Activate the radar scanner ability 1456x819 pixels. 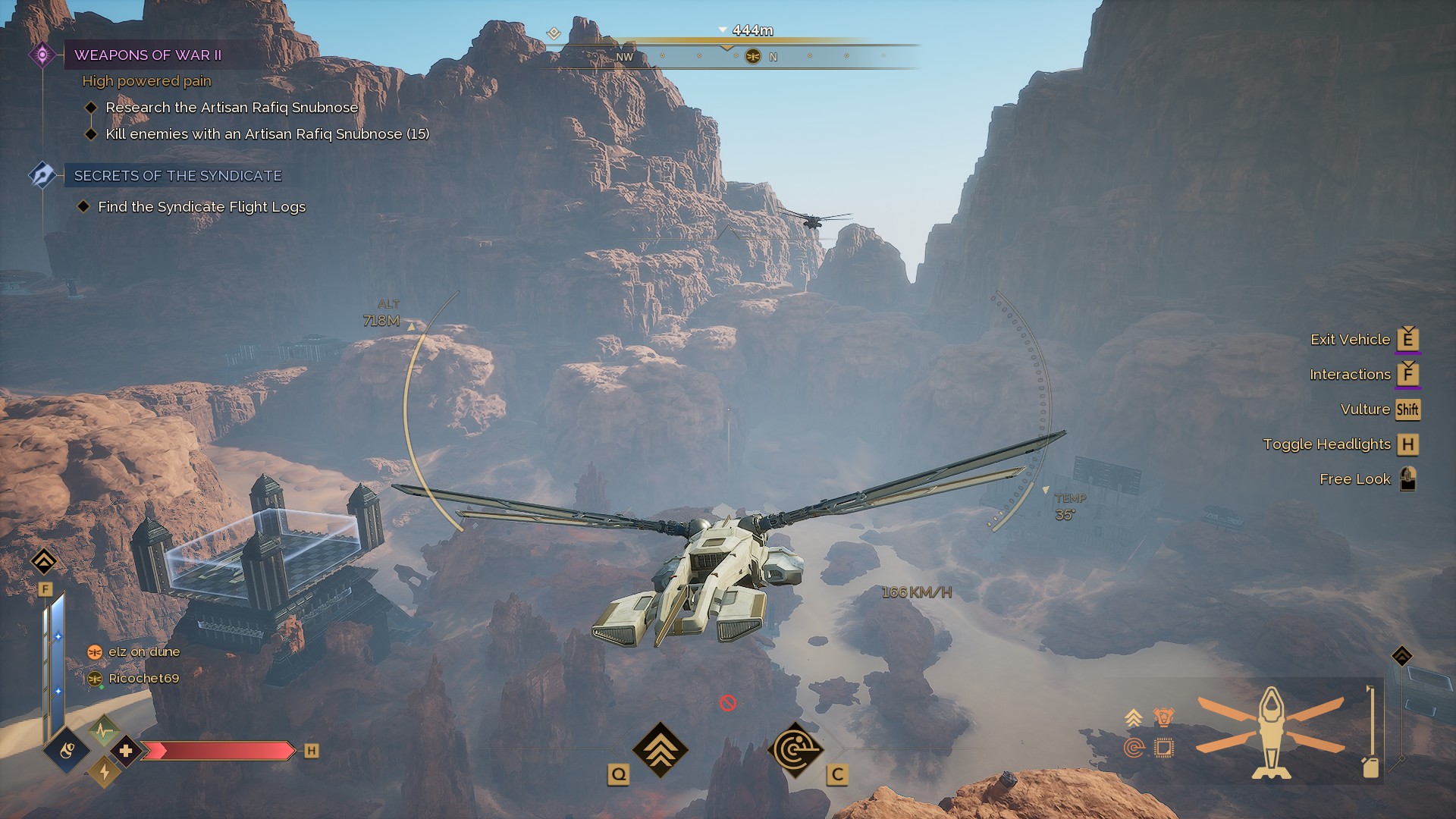[x=795, y=750]
